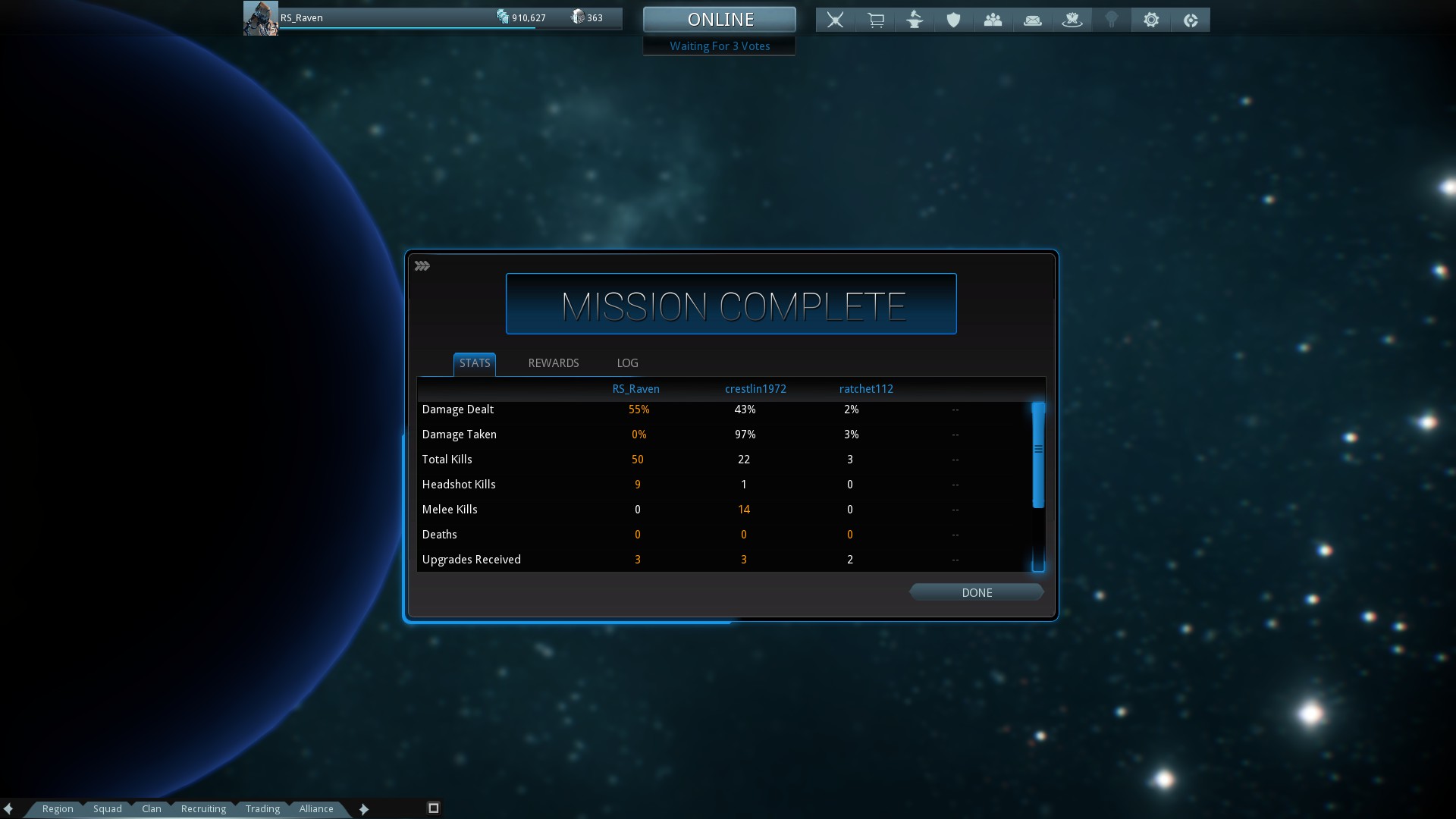Open the Clan chat tab

click(x=152, y=808)
